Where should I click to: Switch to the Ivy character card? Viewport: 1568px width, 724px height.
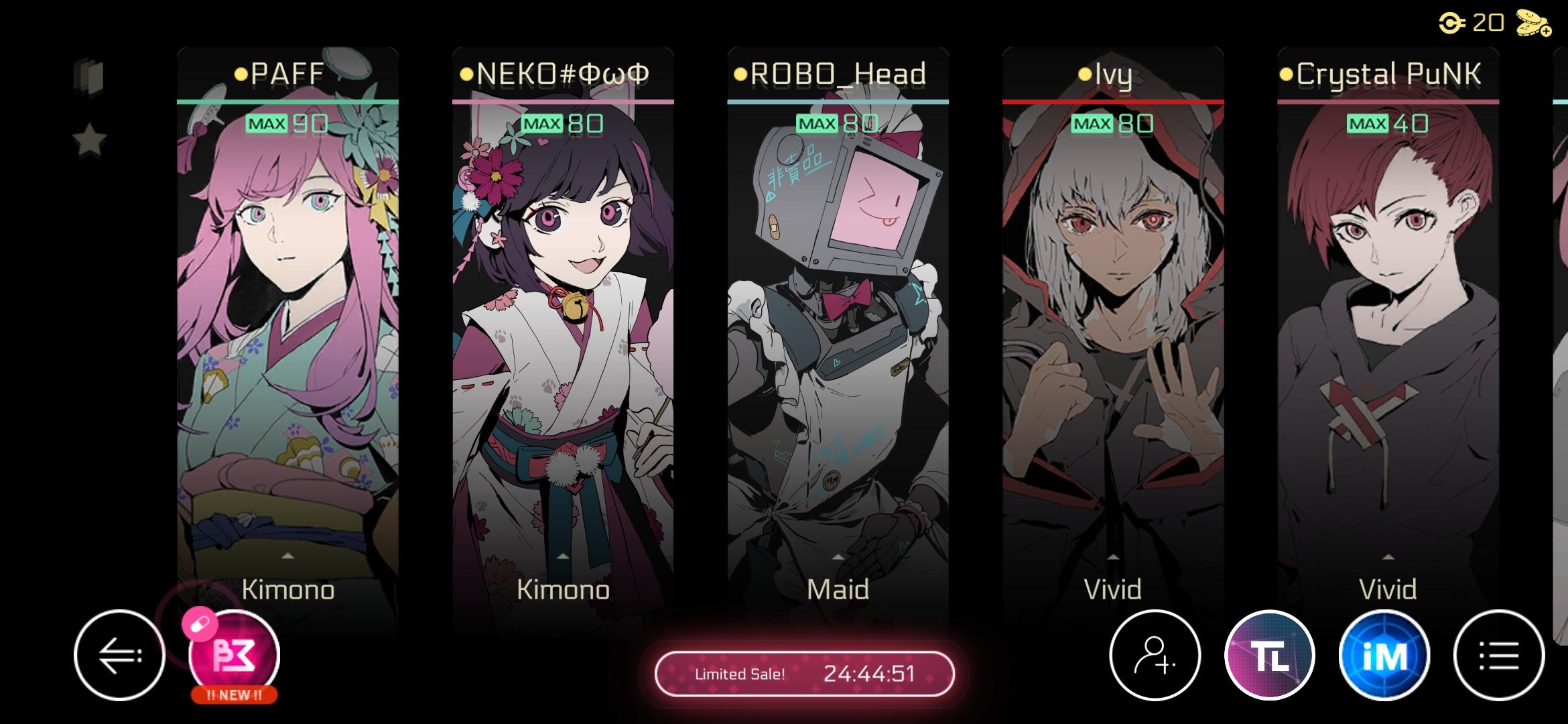1114,302
